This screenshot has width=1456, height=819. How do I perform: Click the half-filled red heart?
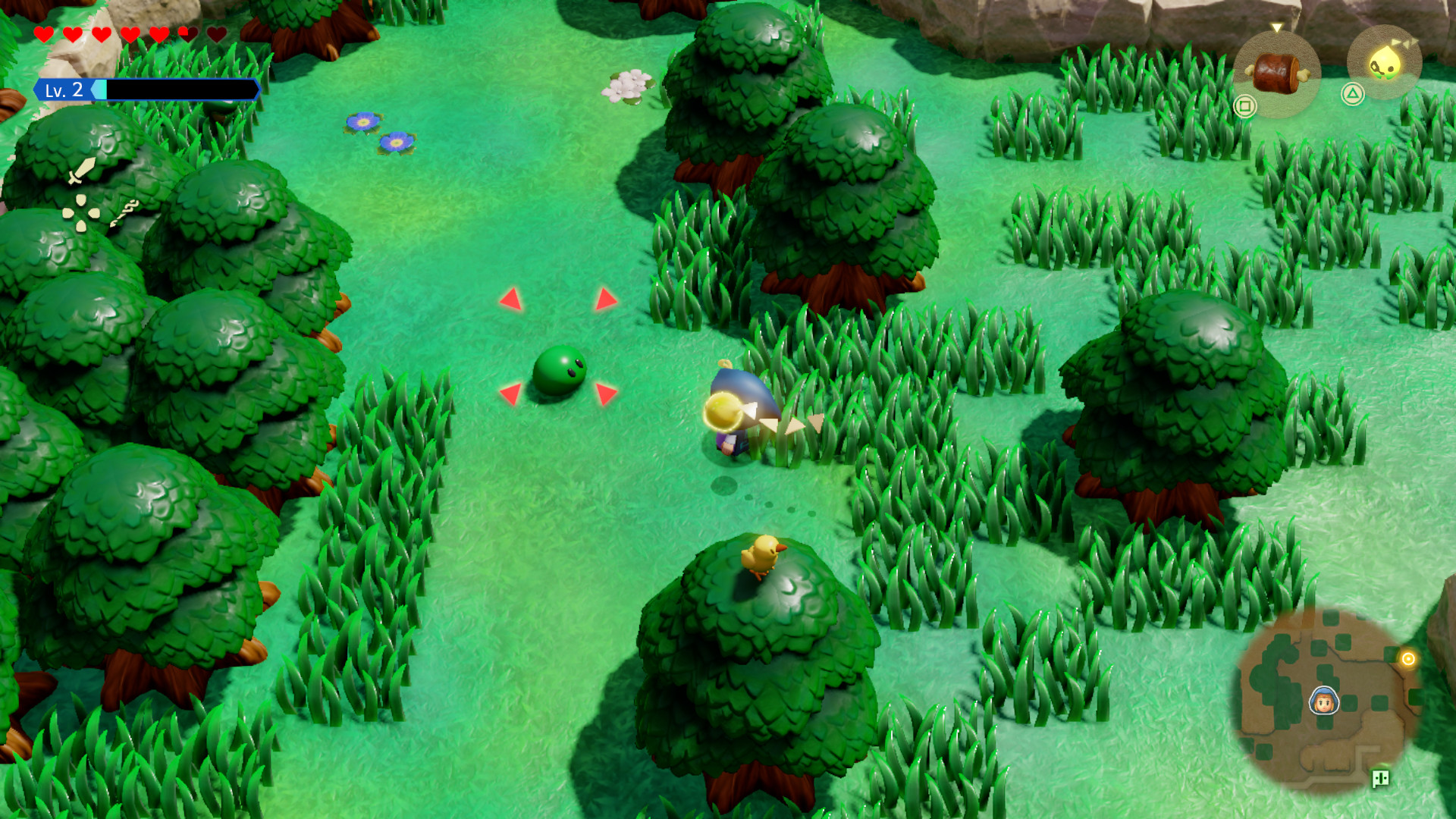187,33
